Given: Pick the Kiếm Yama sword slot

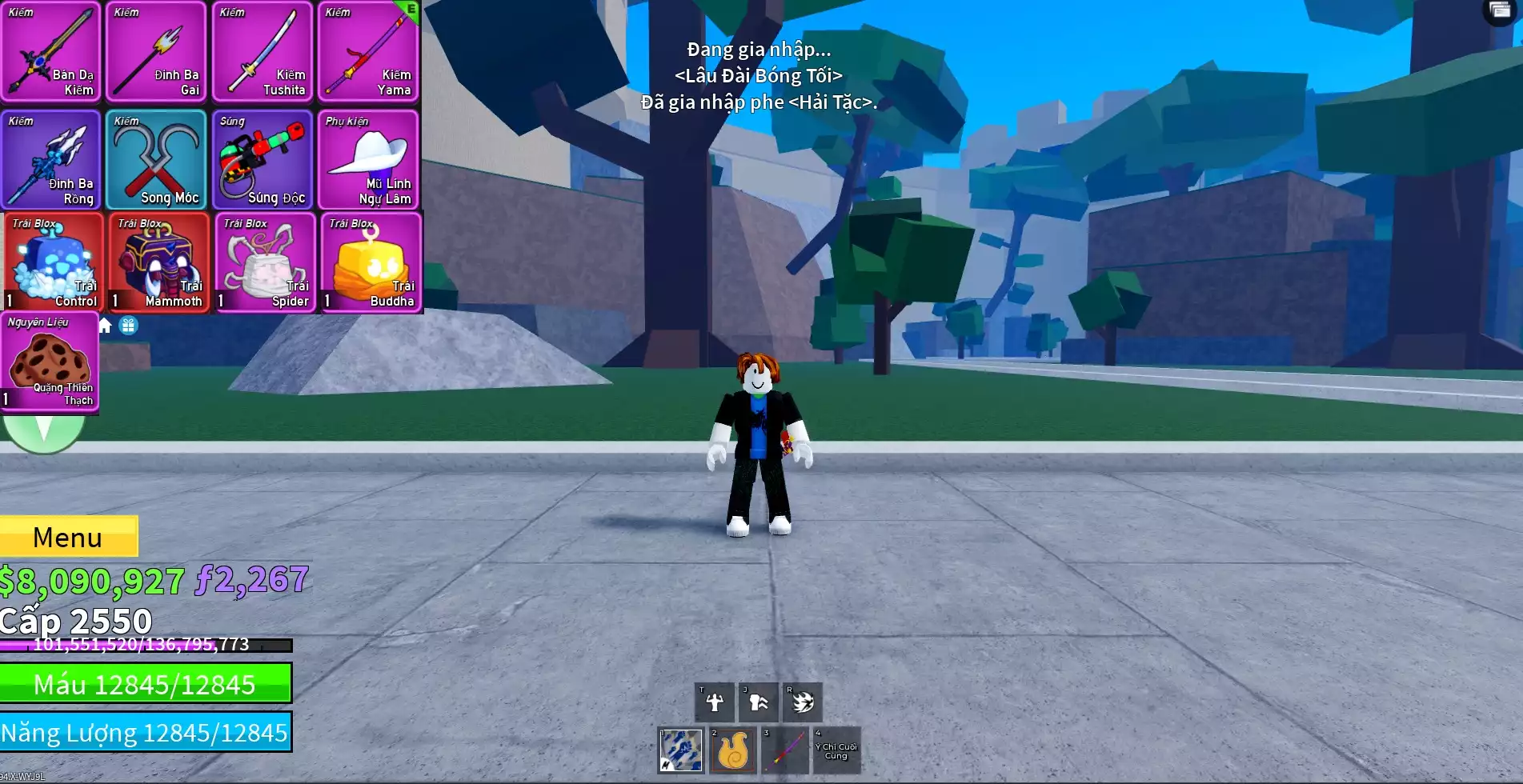Looking at the screenshot, I should tap(368, 52).
